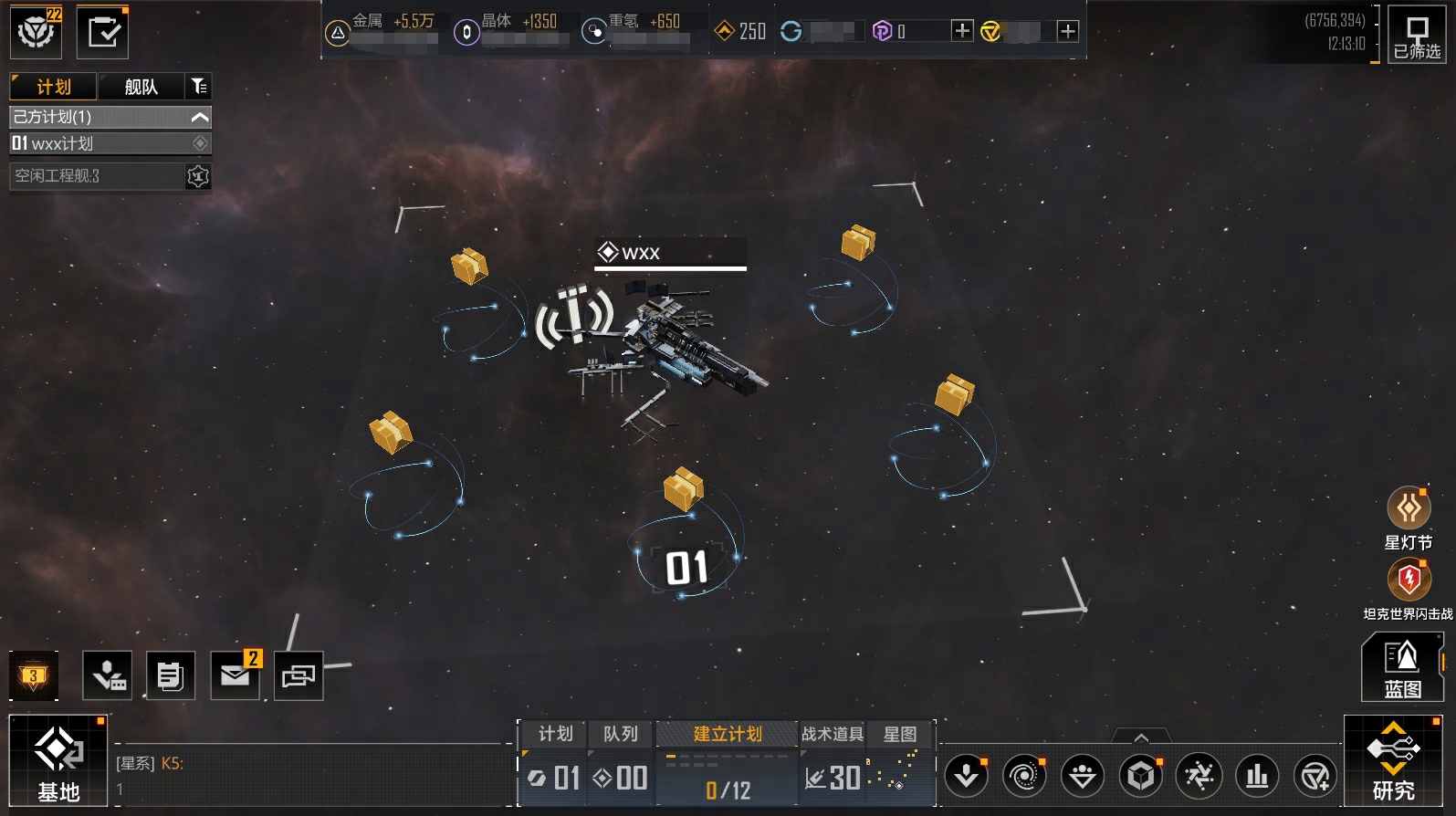
Task: Open the 已筛选 filter button
Action: coord(1416,35)
